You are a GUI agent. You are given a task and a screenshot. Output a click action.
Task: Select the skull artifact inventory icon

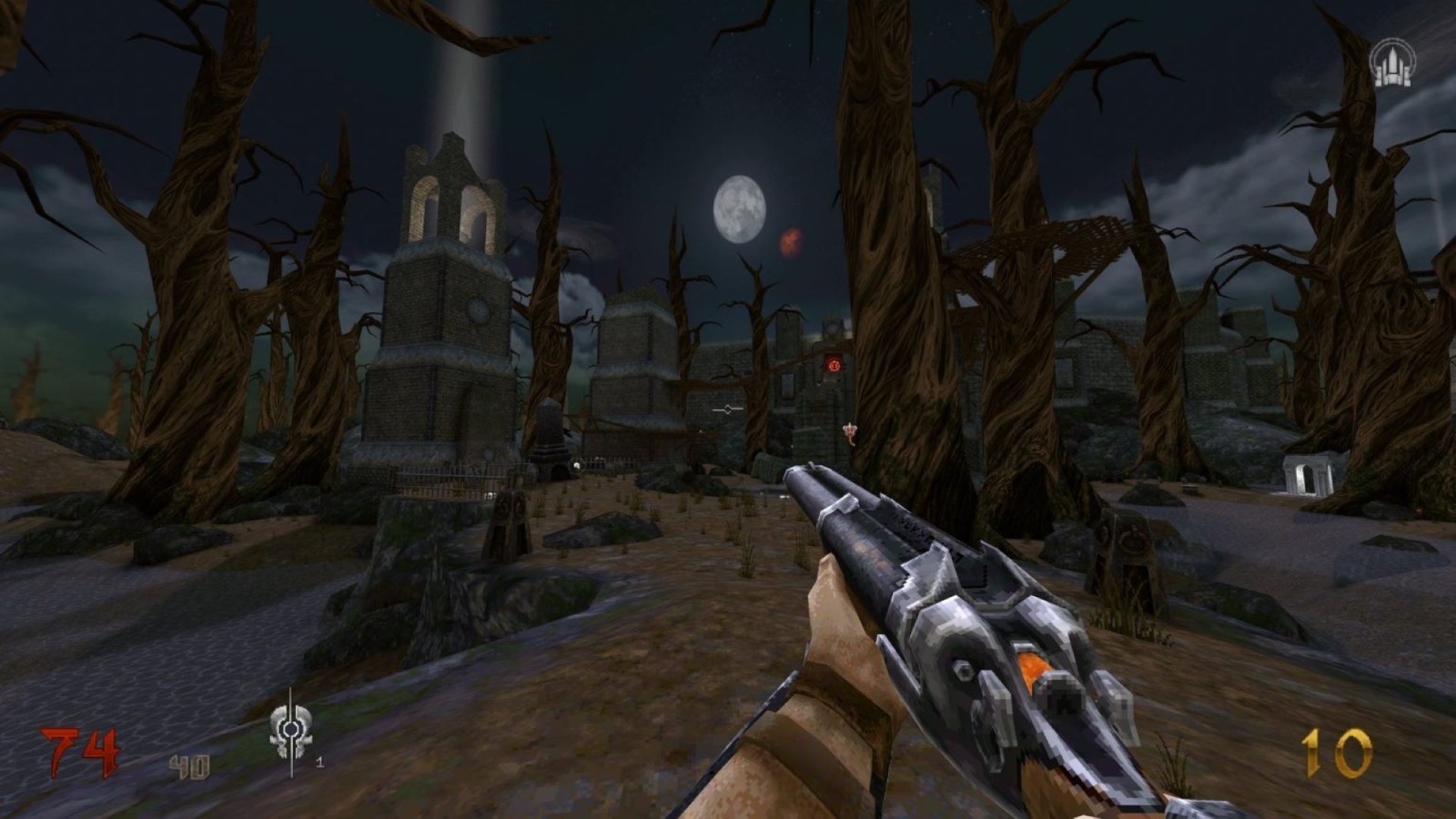pos(291,731)
